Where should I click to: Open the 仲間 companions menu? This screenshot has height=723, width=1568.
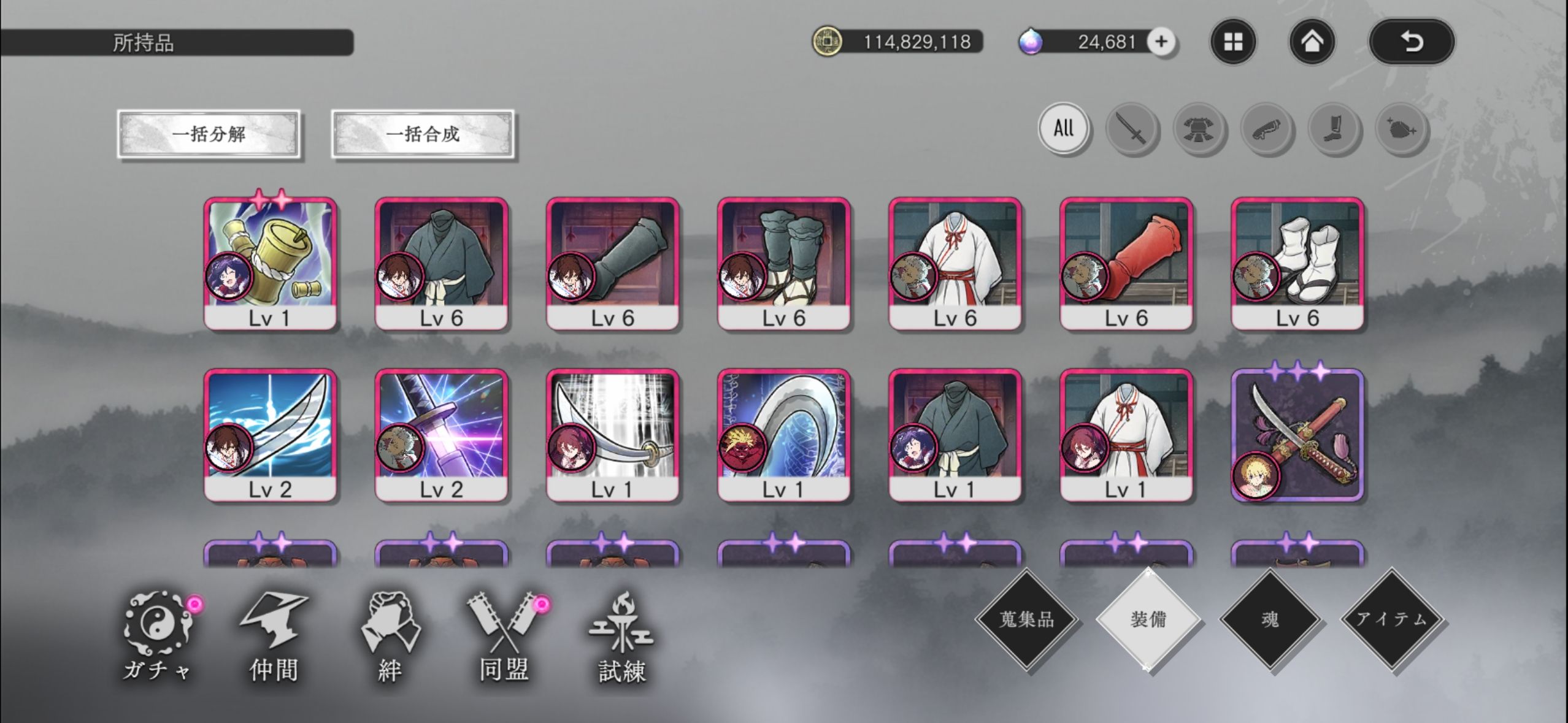click(x=274, y=638)
